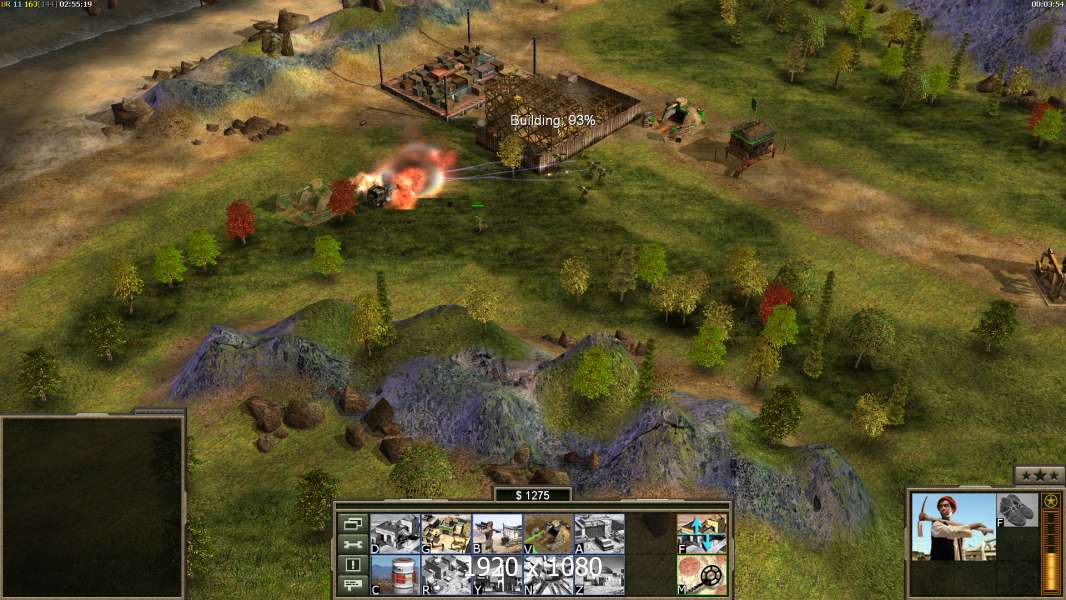Choose the build option with hotkey A
The height and width of the screenshot is (600, 1066).
(599, 534)
